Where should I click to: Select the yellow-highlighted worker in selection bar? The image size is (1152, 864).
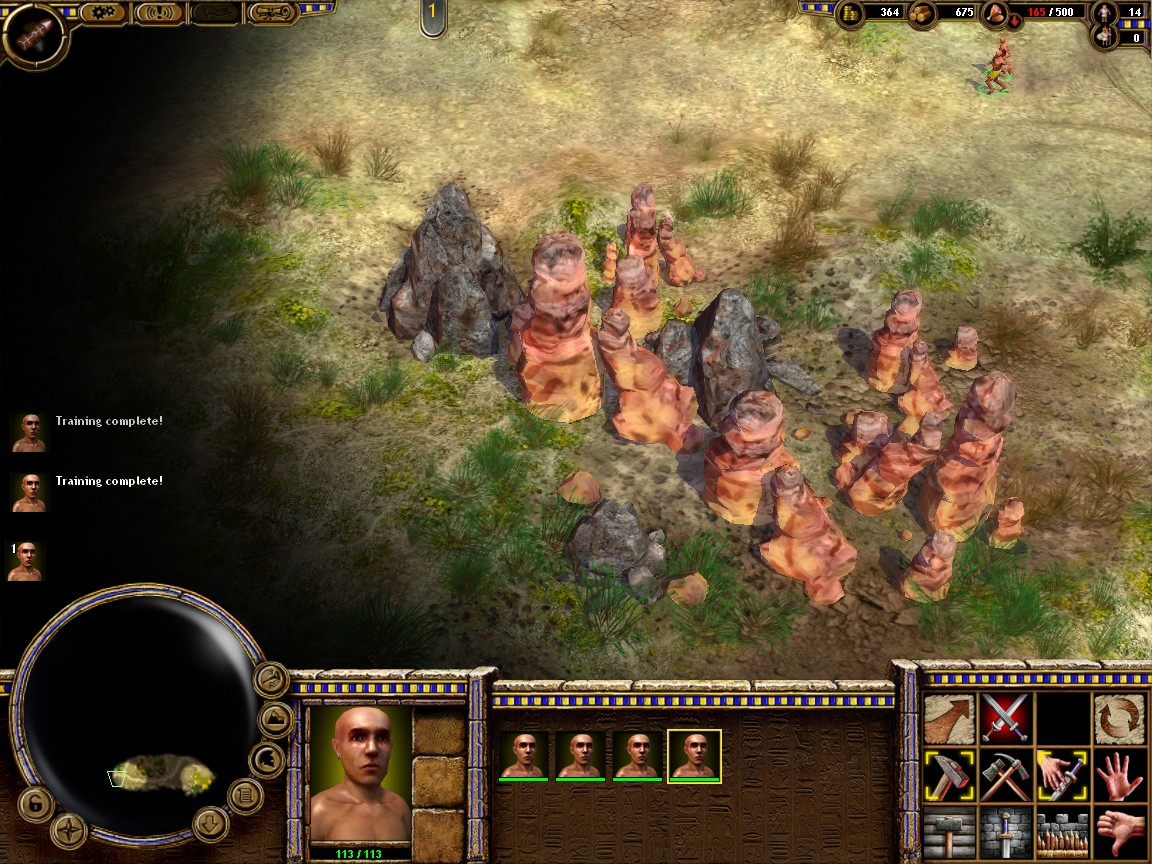(694, 755)
